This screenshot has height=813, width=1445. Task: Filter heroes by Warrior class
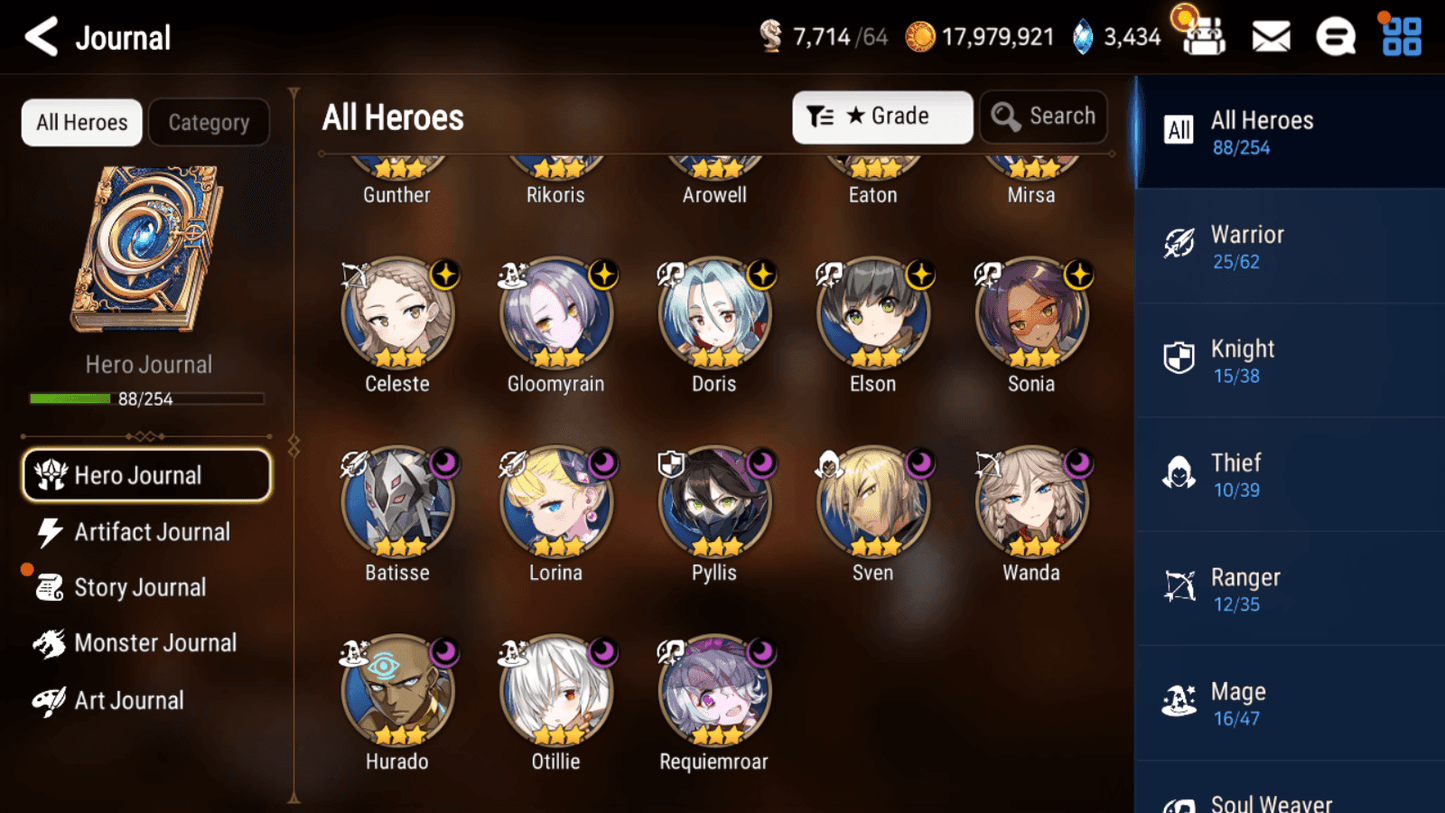pos(1289,246)
